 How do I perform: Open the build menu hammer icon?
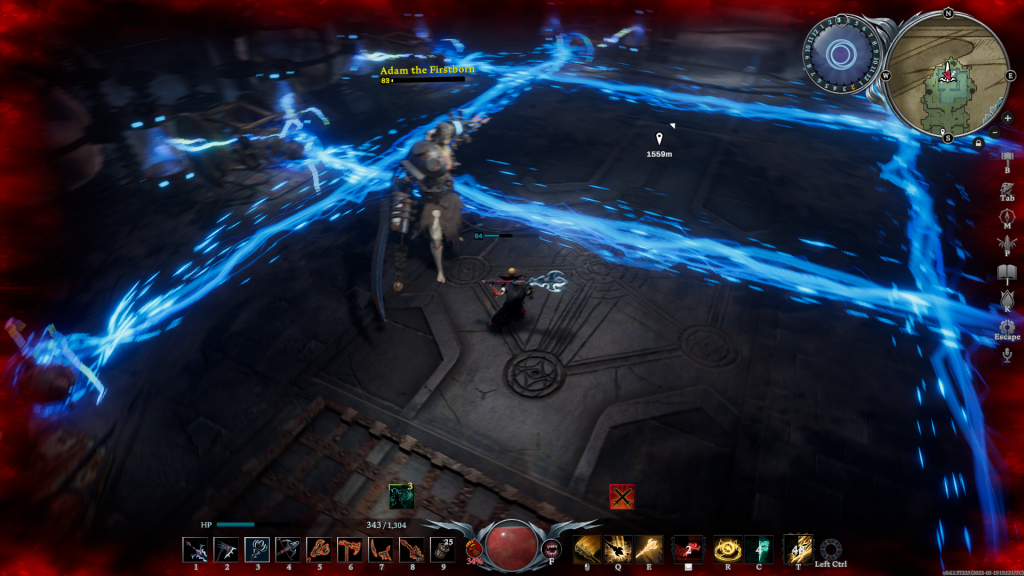pyautogui.click(x=1006, y=157)
